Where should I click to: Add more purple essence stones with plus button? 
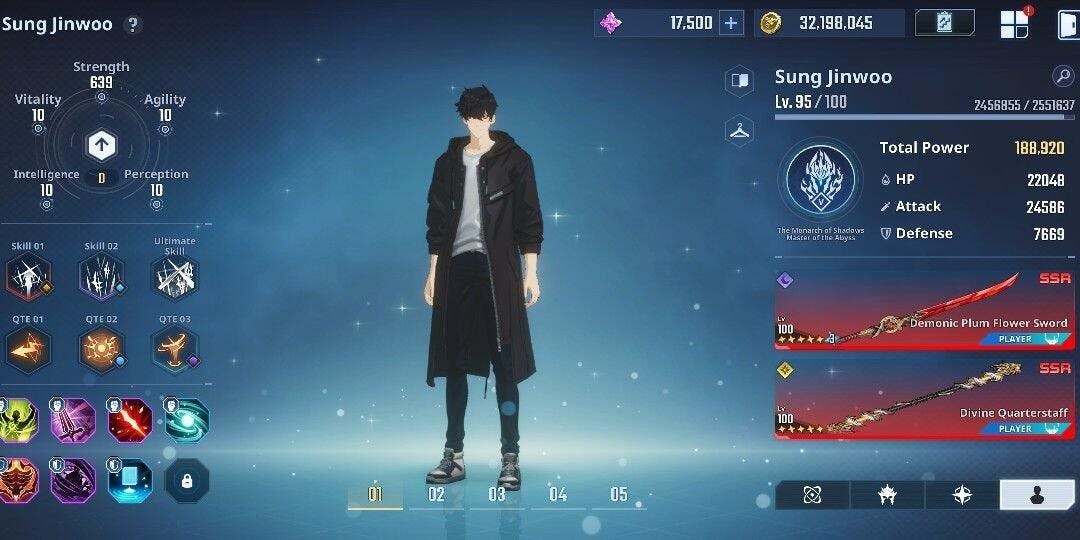tap(732, 23)
